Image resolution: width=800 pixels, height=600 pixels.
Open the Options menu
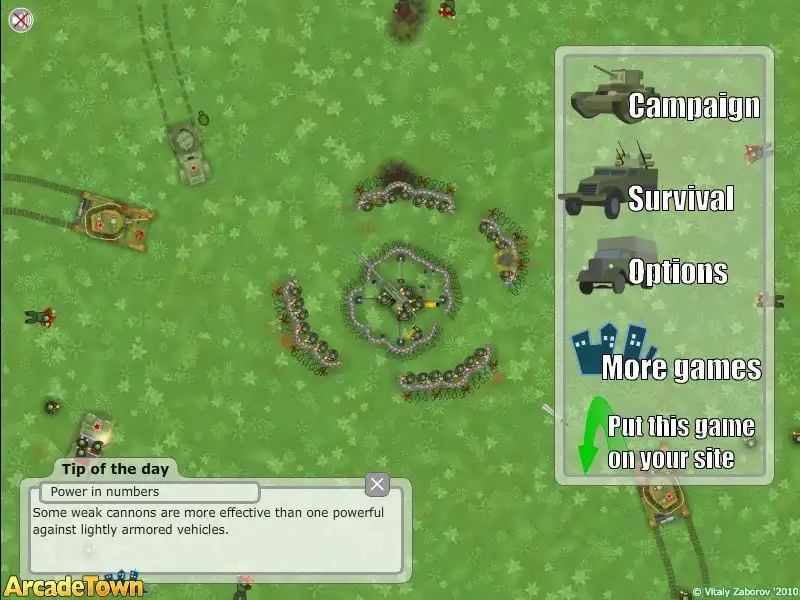[x=677, y=271]
